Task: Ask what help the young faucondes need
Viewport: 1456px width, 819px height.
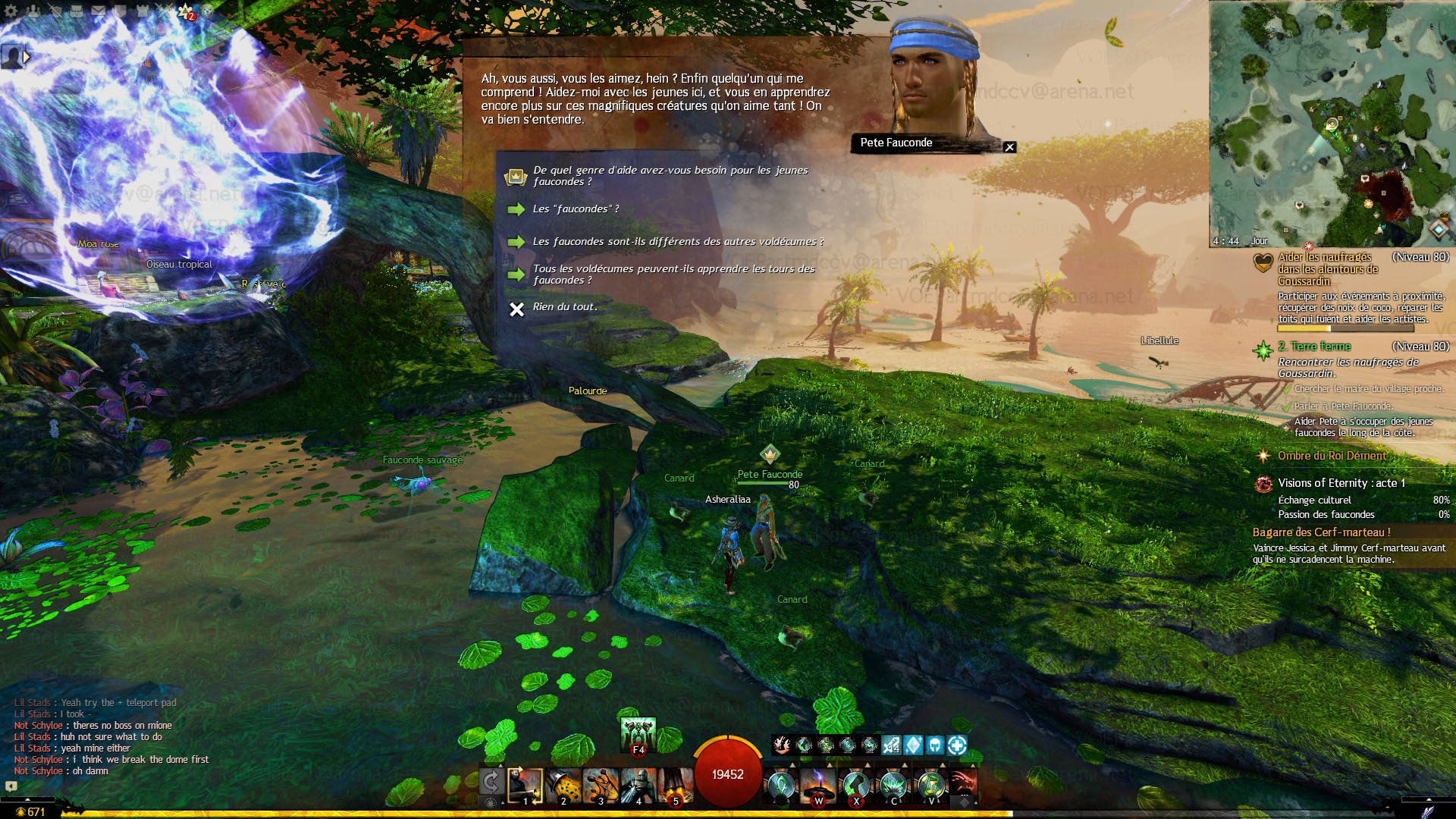Action: point(670,176)
